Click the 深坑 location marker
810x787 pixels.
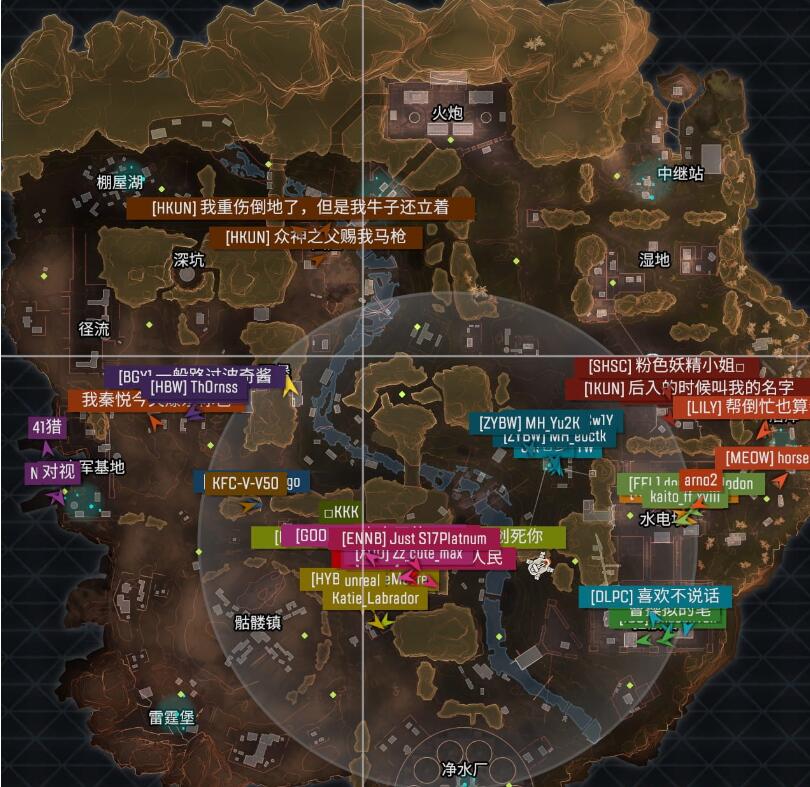coord(188,260)
